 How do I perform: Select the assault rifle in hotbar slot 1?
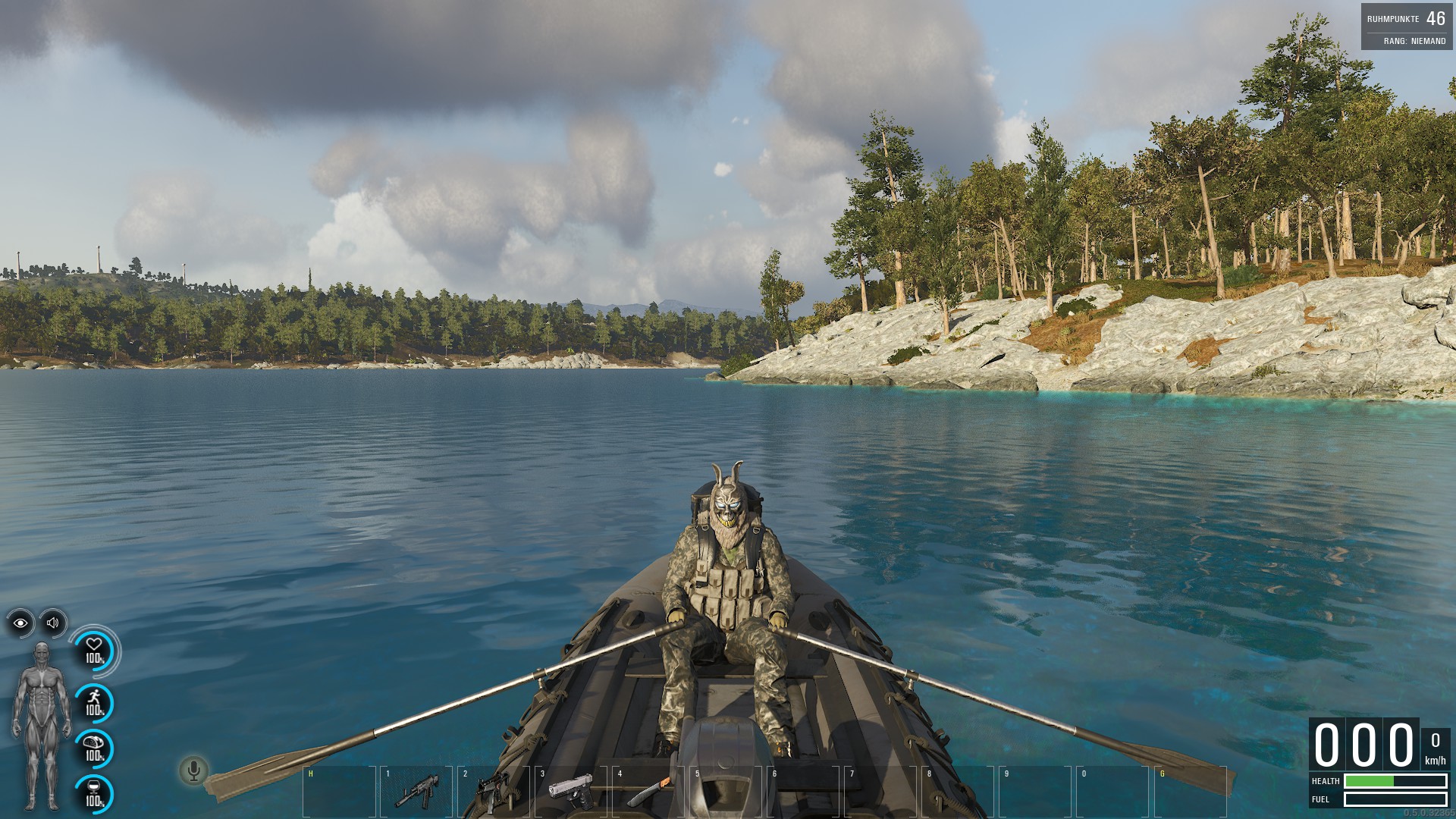click(416, 791)
